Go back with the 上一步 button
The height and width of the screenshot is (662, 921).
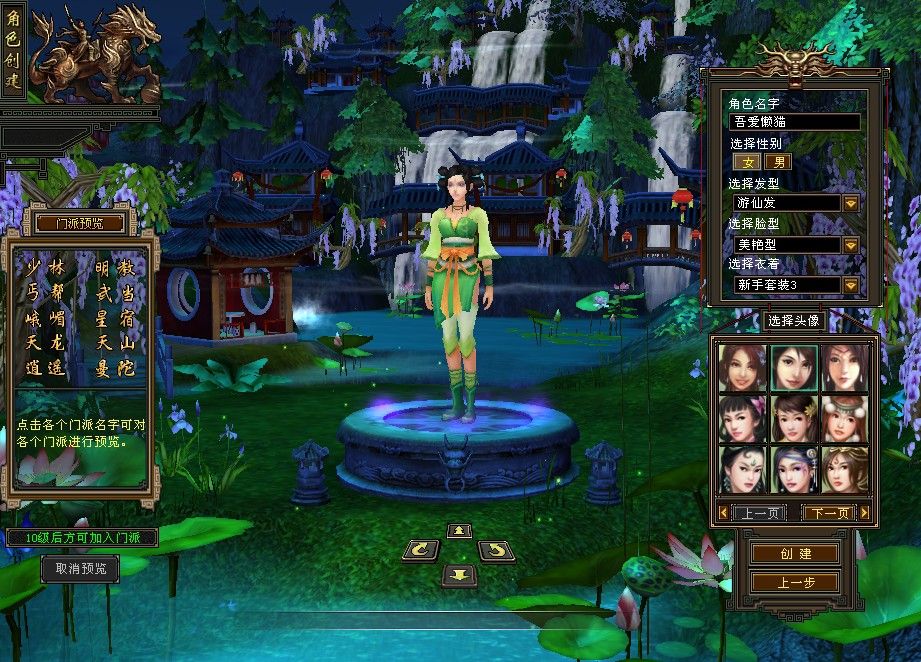point(795,582)
